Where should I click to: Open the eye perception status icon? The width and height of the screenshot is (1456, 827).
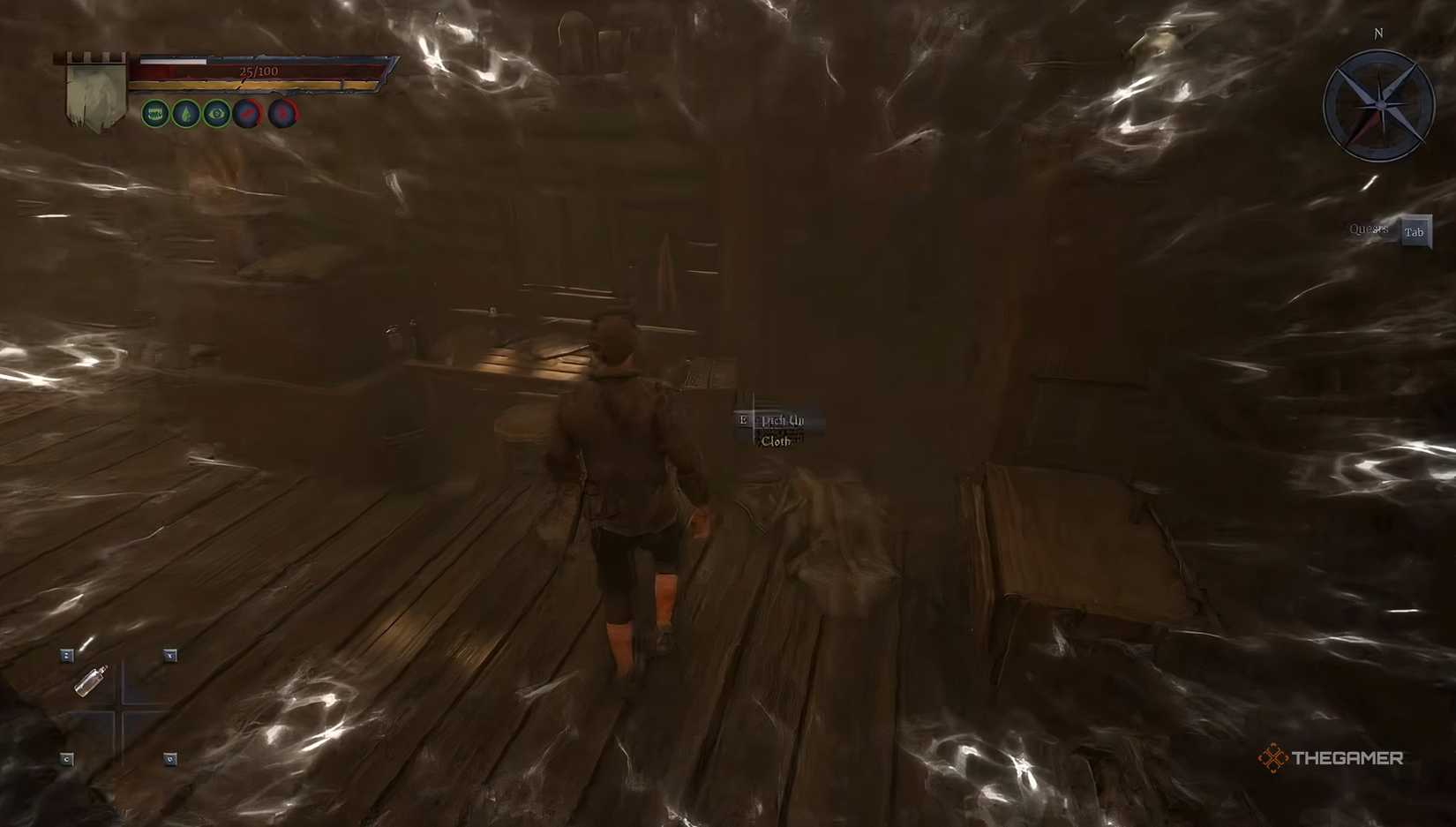point(216,114)
